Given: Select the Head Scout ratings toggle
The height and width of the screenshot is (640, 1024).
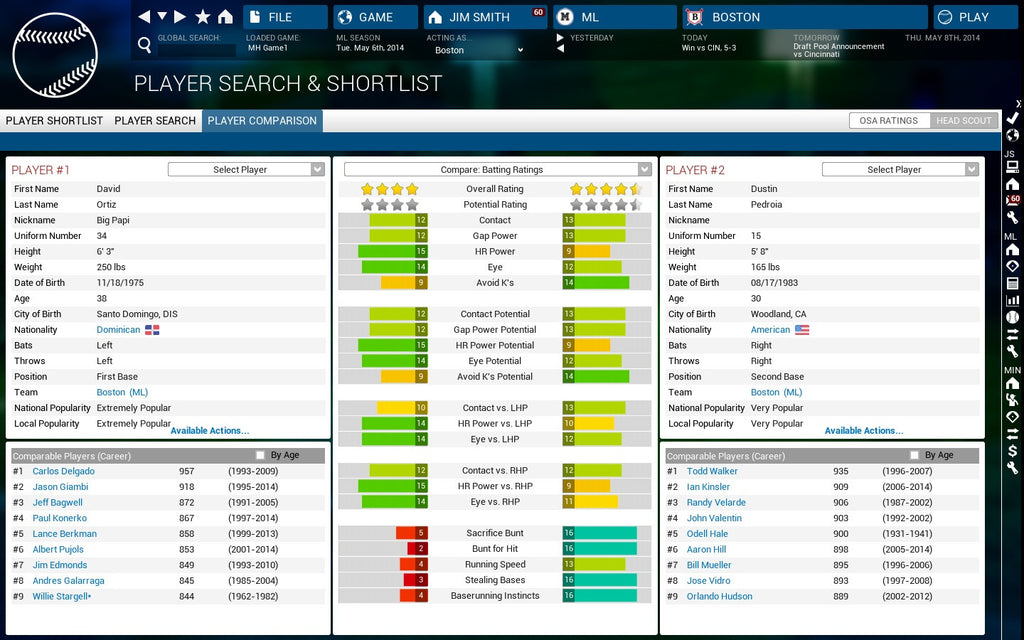Looking at the screenshot, I should pos(963,121).
